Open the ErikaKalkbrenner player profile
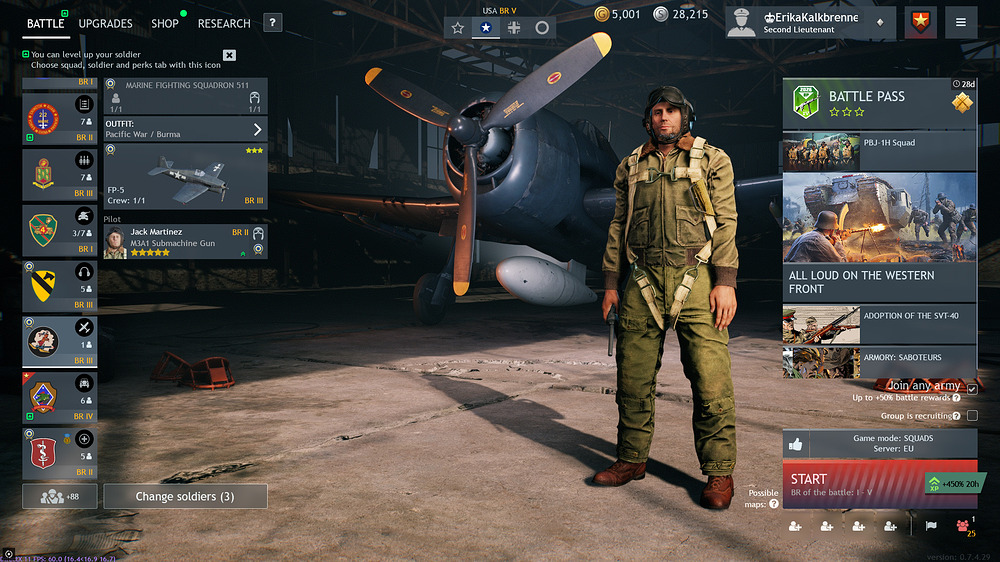1000x562 pixels. pyautogui.click(x=810, y=22)
